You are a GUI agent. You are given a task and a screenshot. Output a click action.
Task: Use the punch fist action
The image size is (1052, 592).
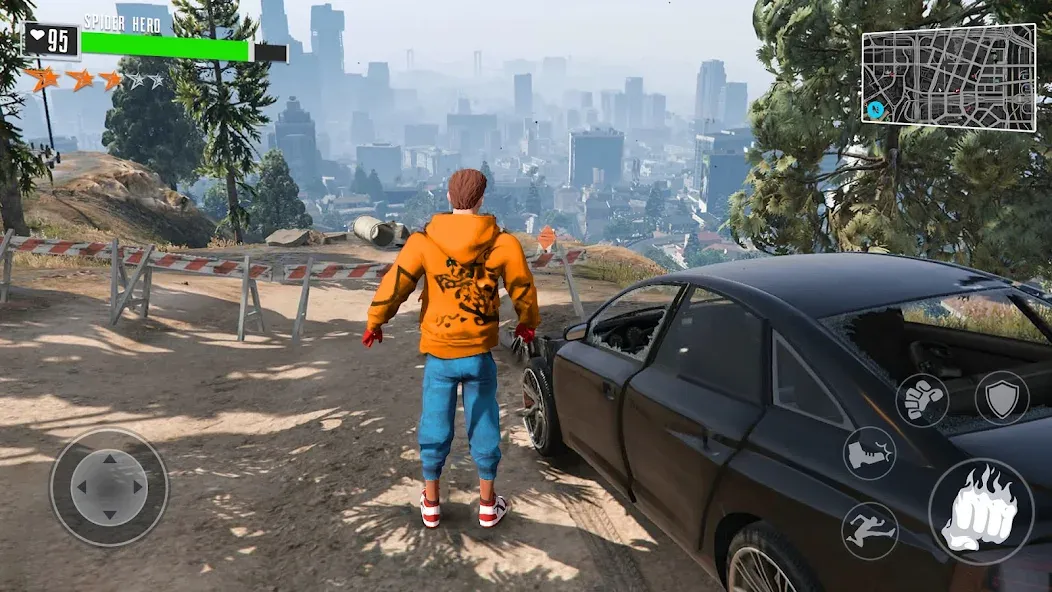922,400
